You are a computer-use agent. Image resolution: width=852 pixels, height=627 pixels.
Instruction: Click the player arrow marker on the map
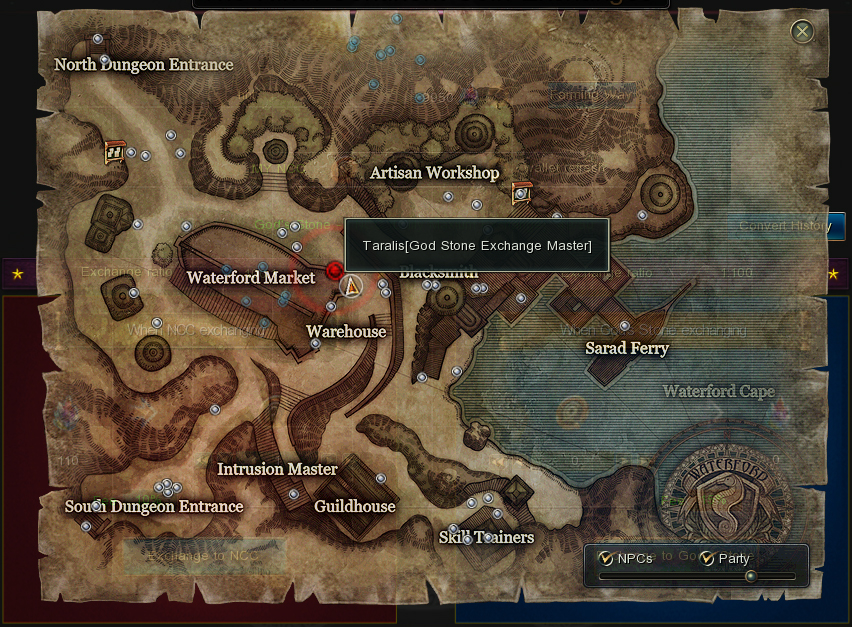(350, 286)
